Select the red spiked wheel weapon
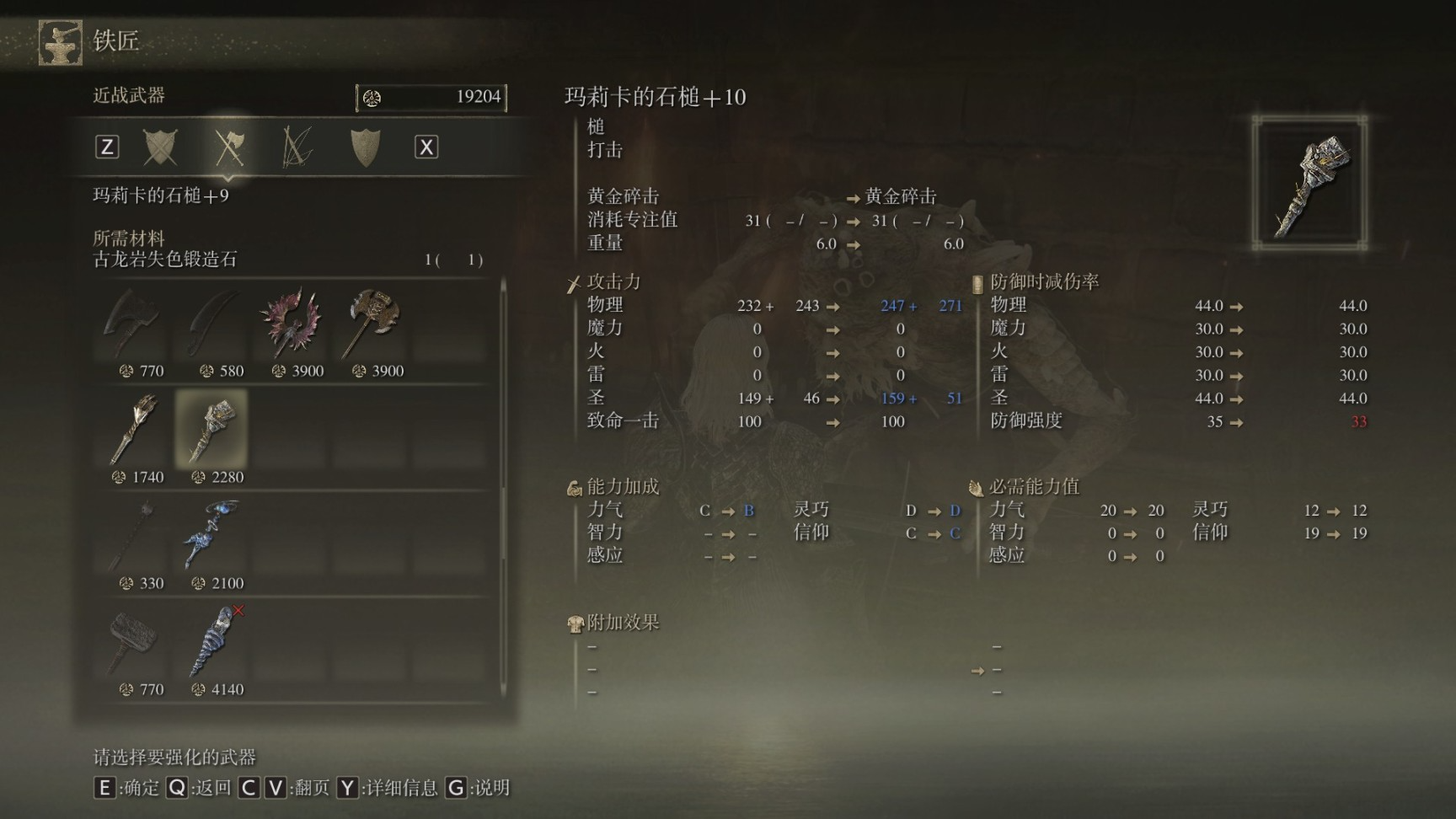The width and height of the screenshot is (1456, 819). (x=292, y=324)
